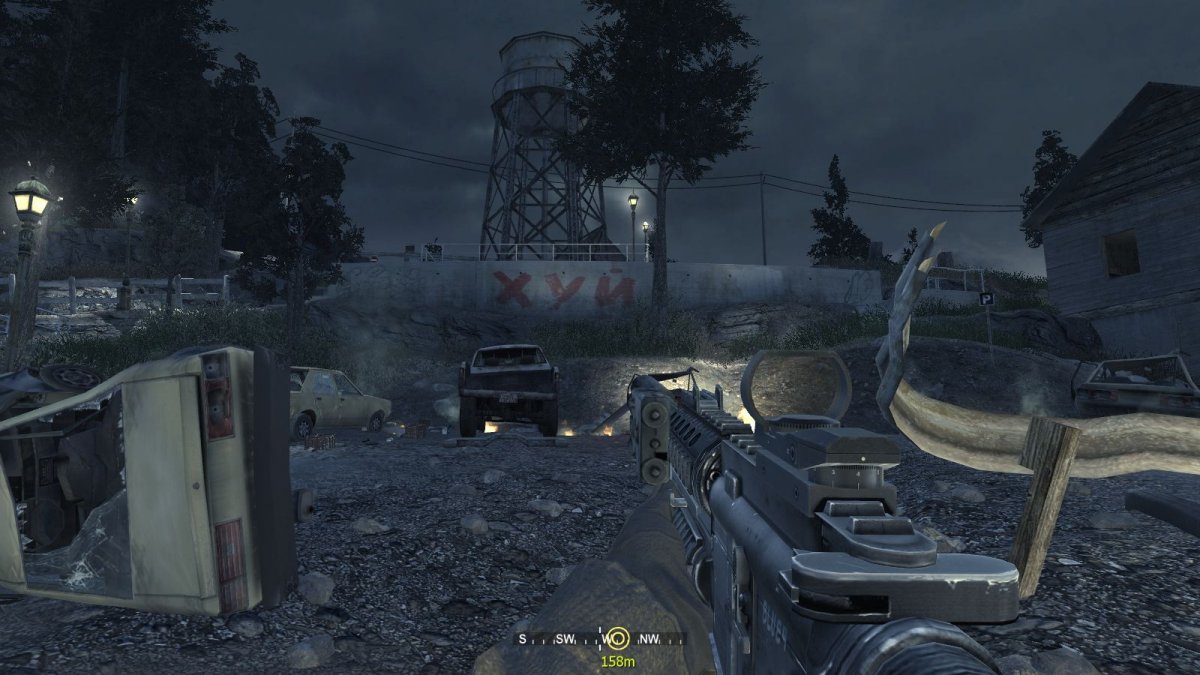Click the yellow objective marker on the compass
The image size is (1200, 675).
tap(618, 638)
